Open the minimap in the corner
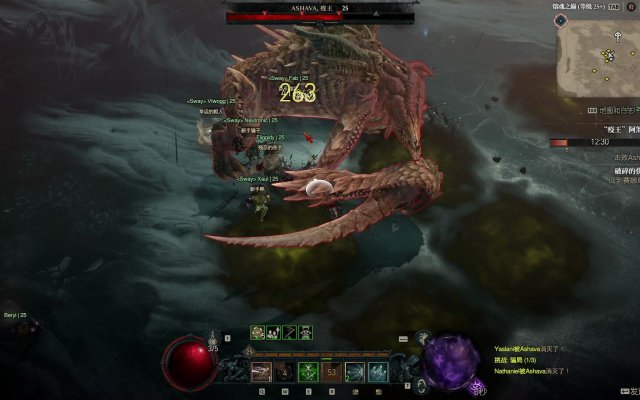 pyautogui.click(x=598, y=57)
